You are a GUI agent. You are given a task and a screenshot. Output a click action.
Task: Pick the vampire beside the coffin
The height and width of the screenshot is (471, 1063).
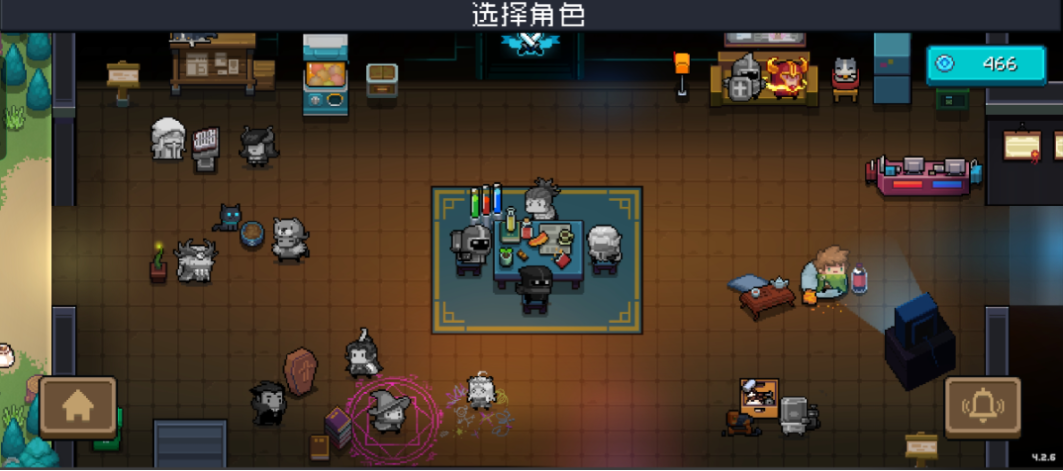click(x=266, y=401)
